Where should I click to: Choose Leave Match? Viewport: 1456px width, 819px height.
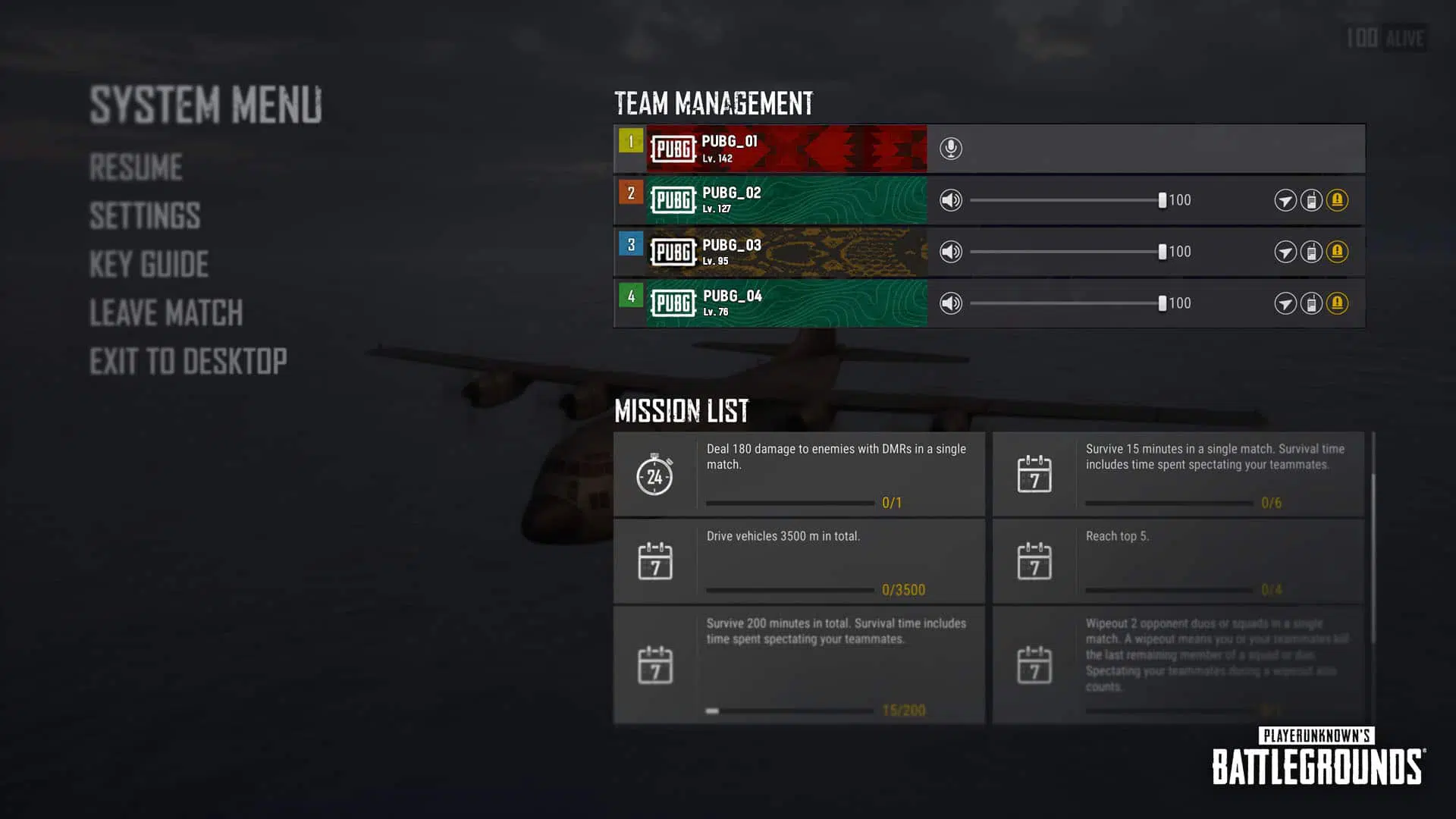coord(166,313)
